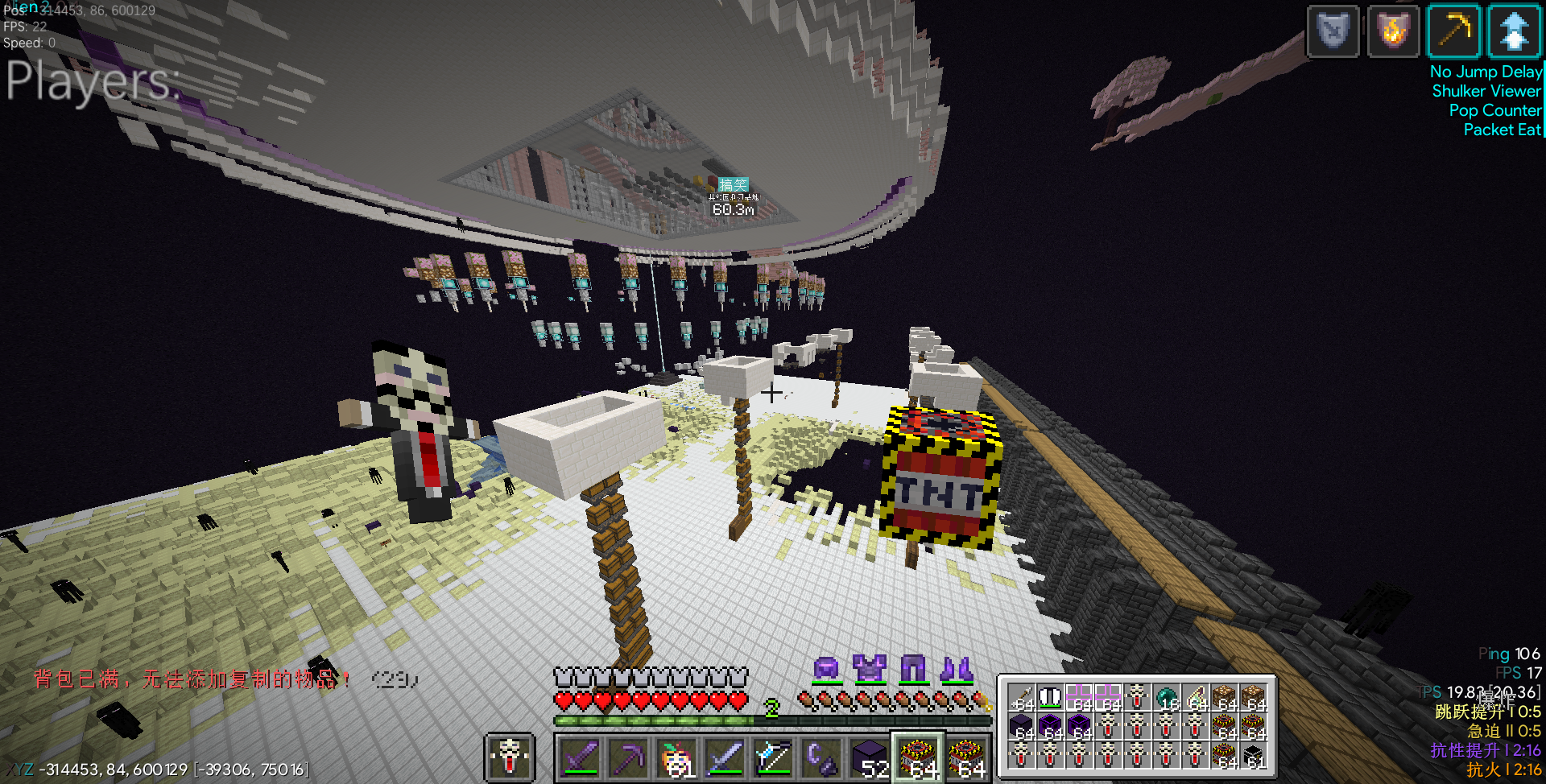The image size is (1546, 784).
Task: Select the elytra in the inventory
Action: coord(1051,697)
